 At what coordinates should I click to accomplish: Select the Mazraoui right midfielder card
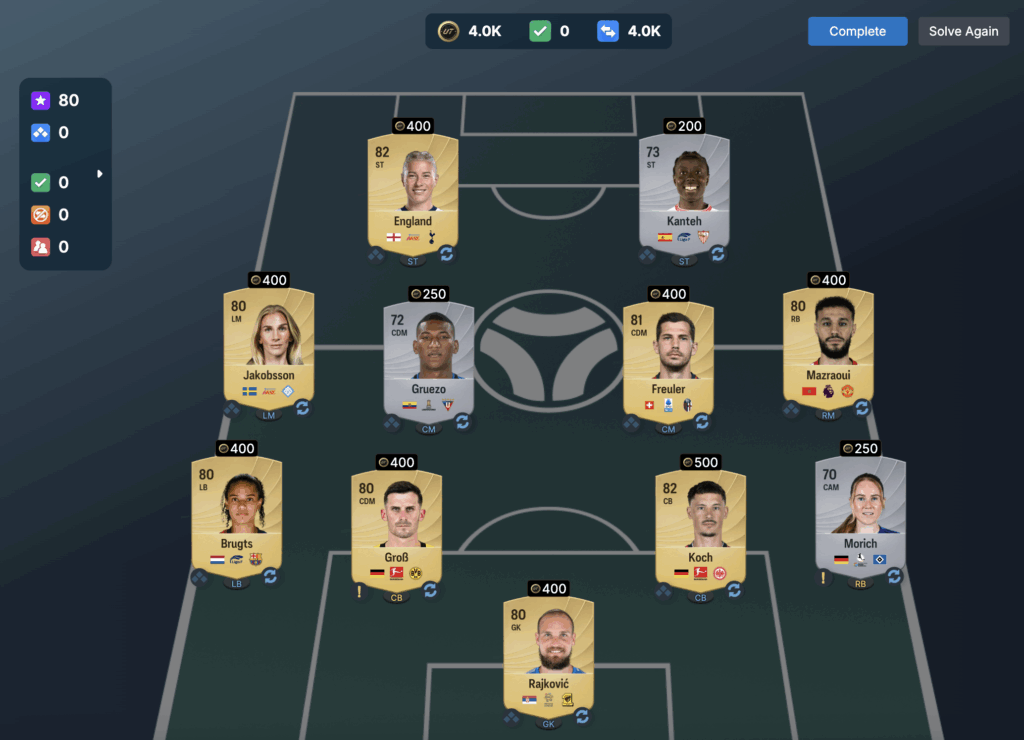pos(828,345)
